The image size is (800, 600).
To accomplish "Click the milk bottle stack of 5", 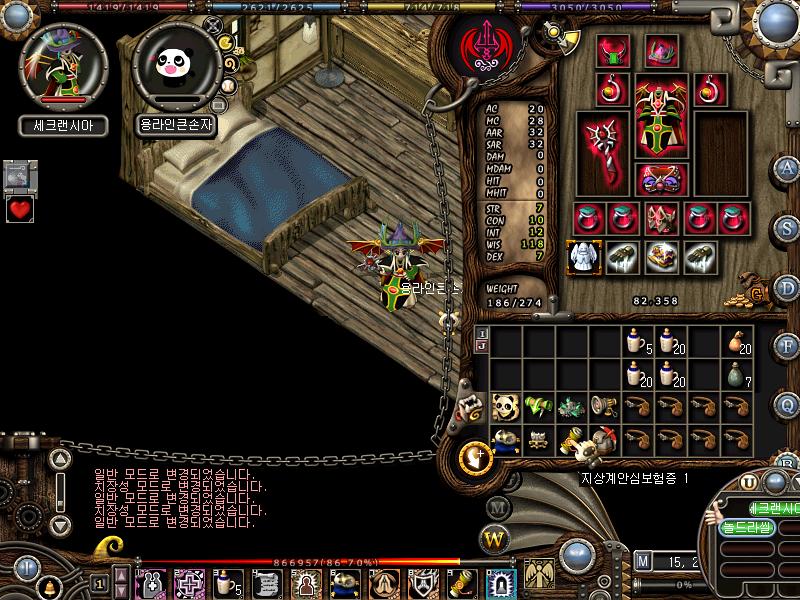I will pyautogui.click(x=636, y=341).
